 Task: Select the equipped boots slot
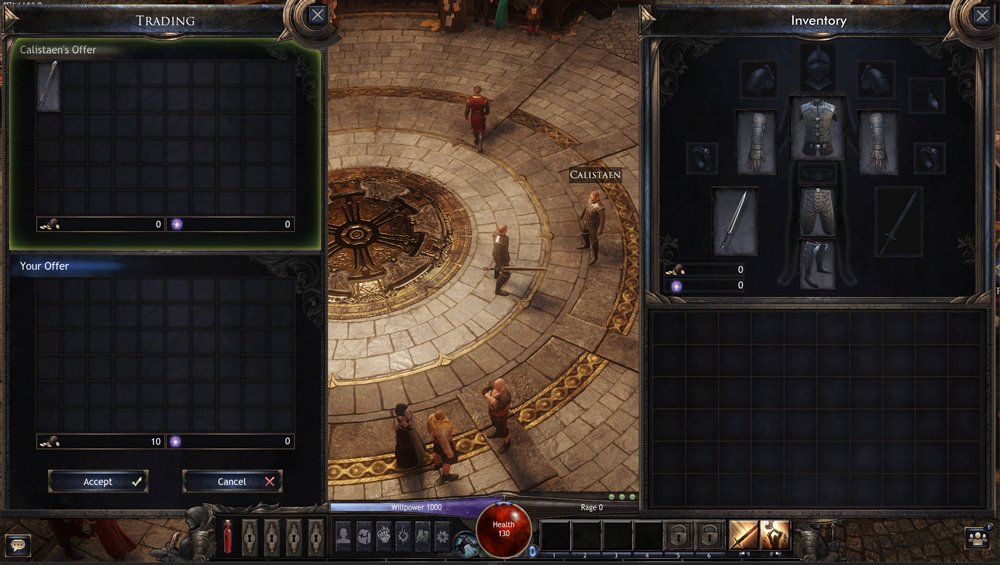point(817,263)
